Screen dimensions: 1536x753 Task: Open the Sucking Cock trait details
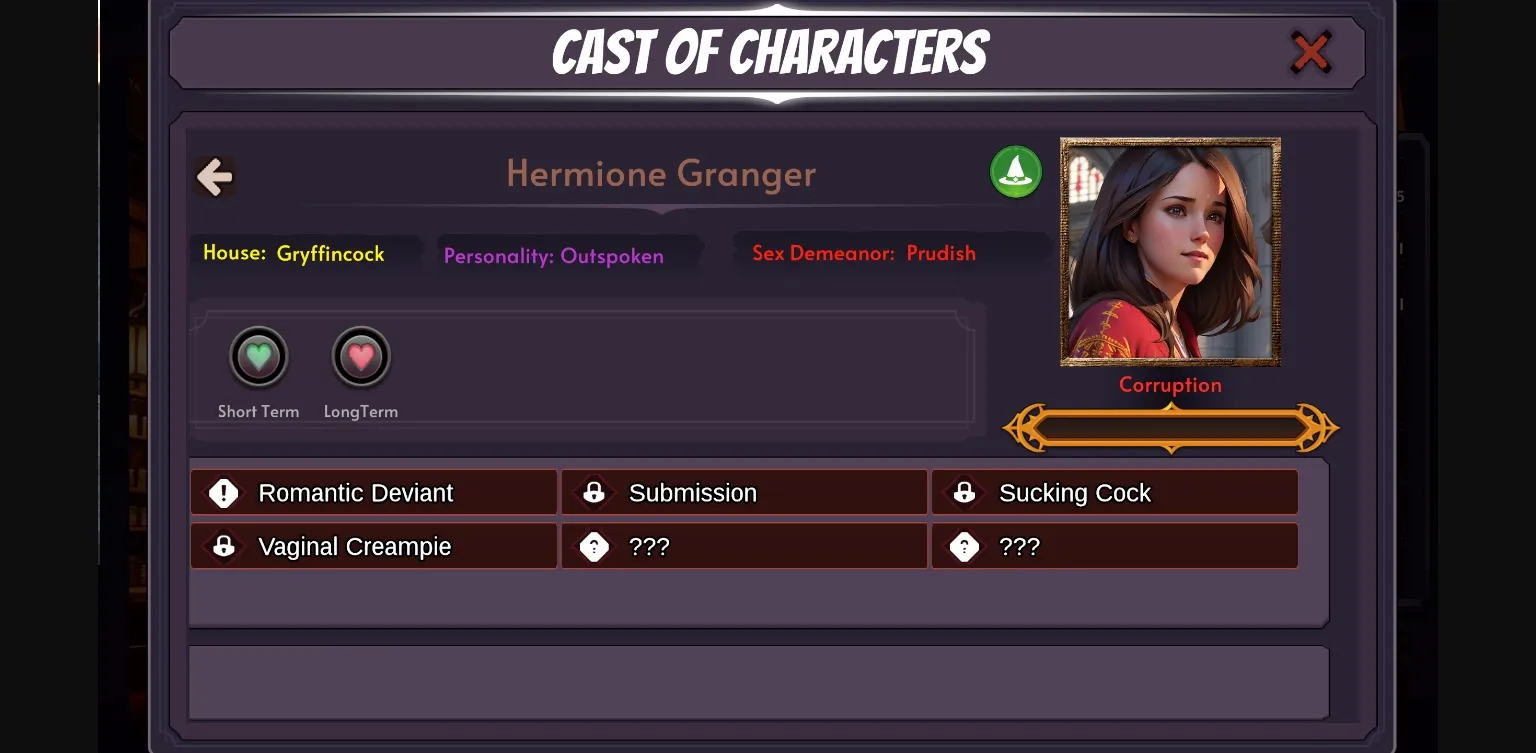1114,492
